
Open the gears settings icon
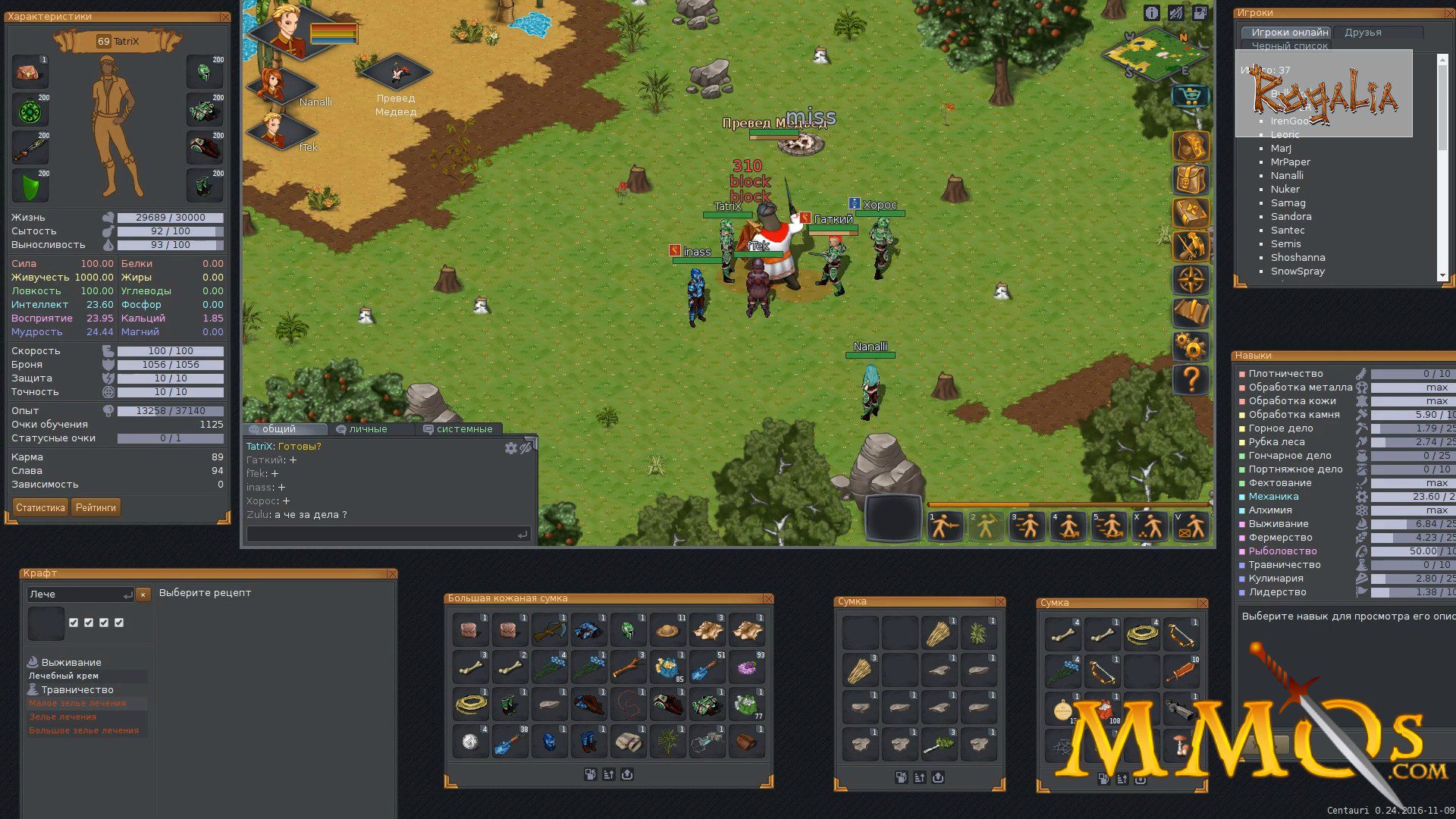point(1191,347)
